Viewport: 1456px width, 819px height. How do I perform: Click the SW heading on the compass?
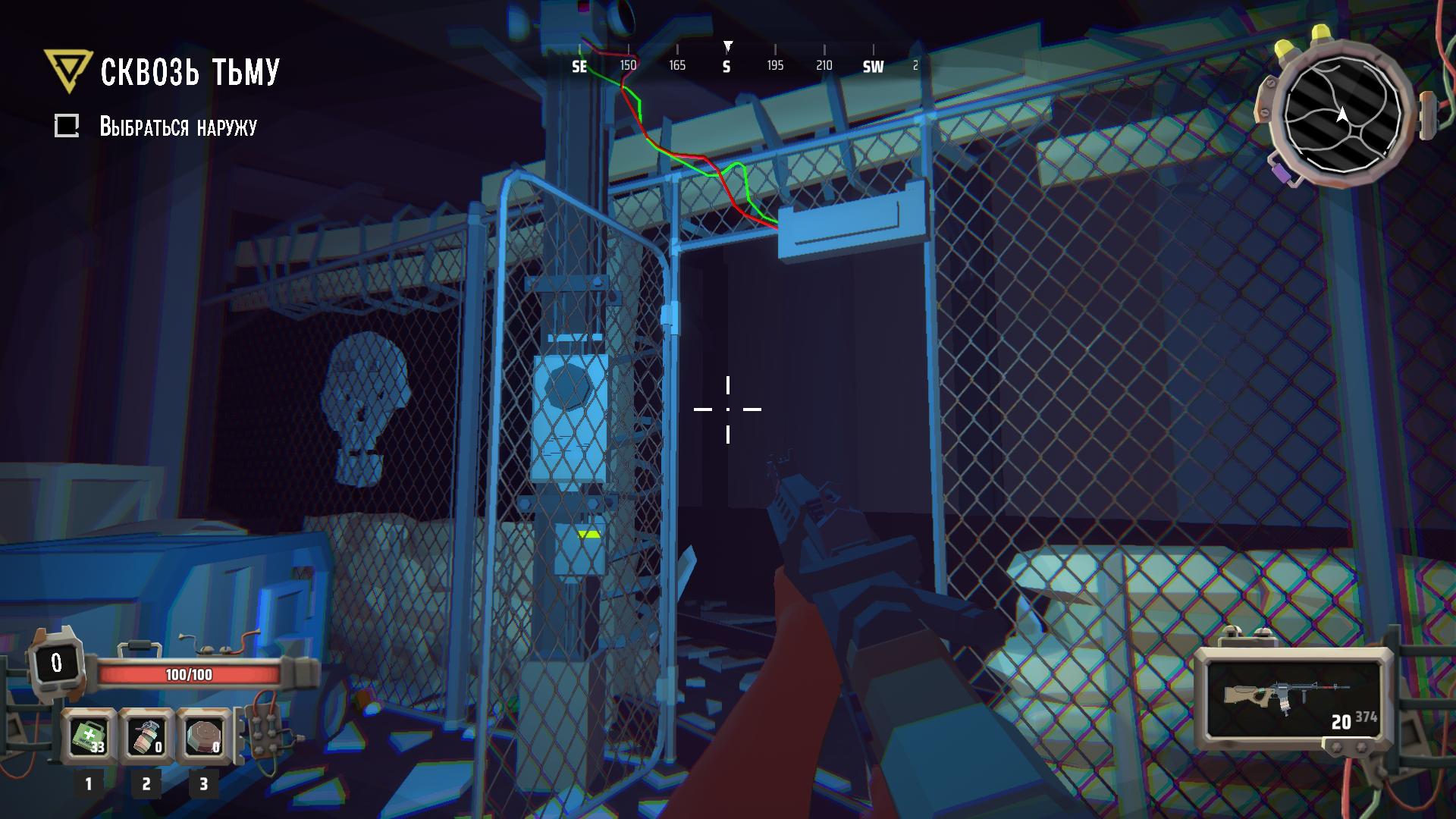(872, 66)
